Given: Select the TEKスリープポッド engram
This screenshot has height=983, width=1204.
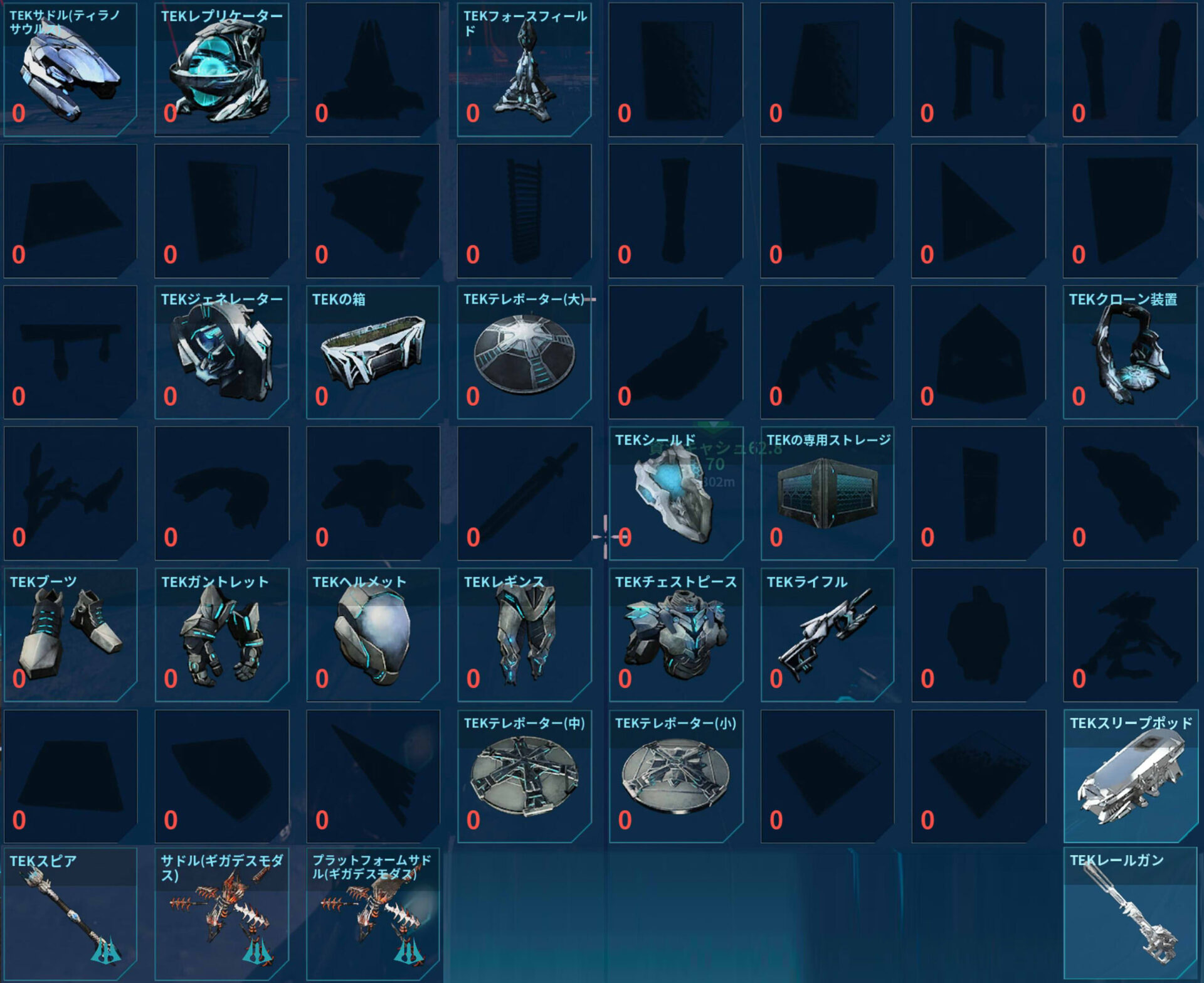Looking at the screenshot, I should tap(1130, 776).
